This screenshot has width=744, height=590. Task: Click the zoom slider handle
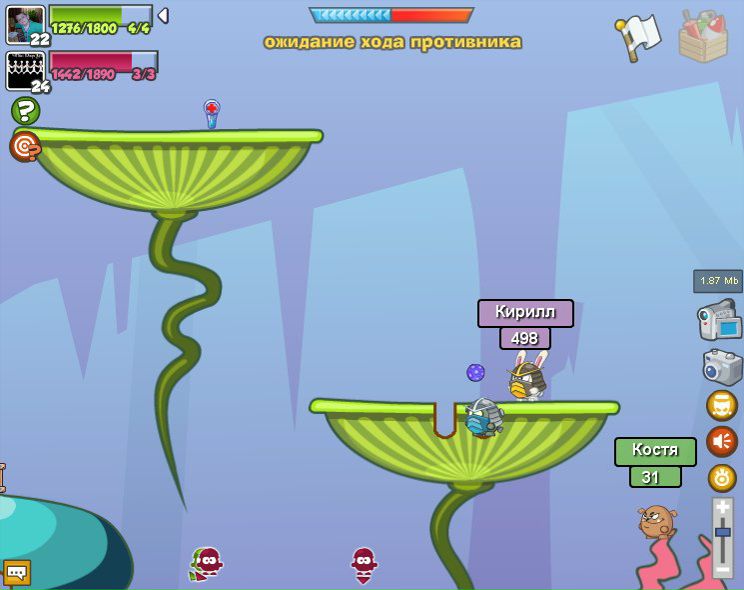(x=722, y=533)
